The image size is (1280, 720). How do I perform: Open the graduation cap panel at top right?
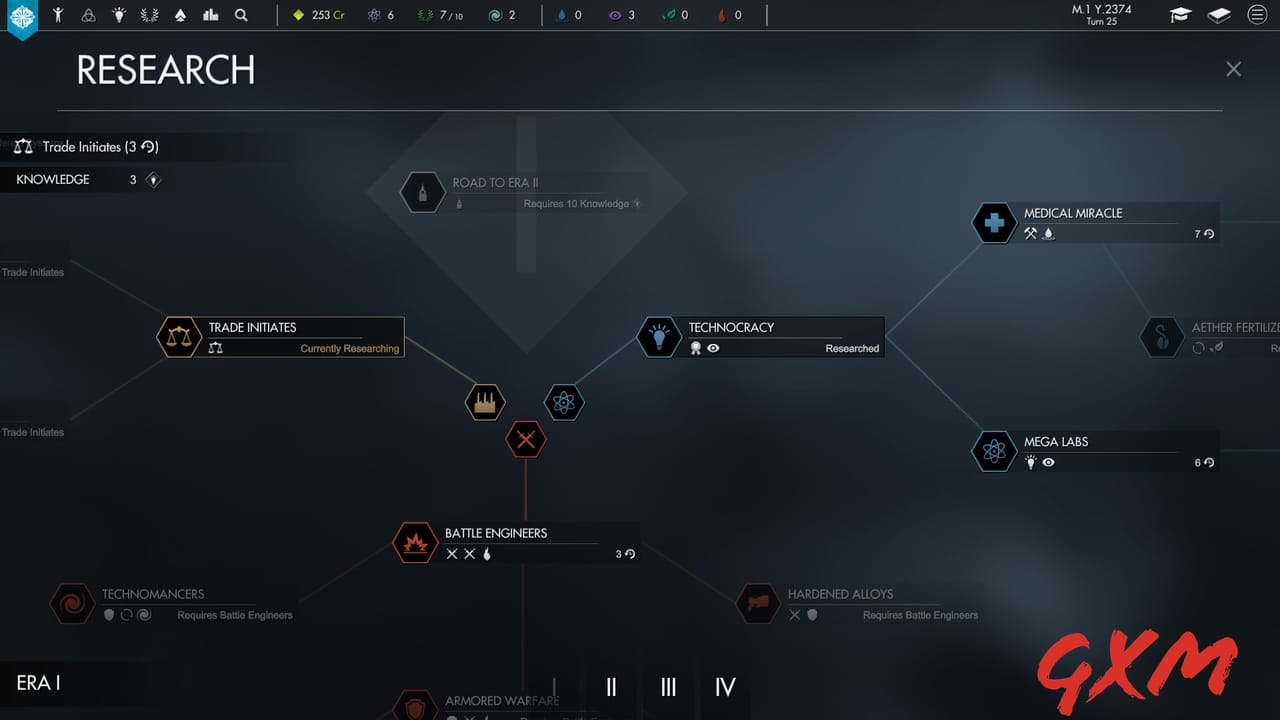[x=1180, y=15]
